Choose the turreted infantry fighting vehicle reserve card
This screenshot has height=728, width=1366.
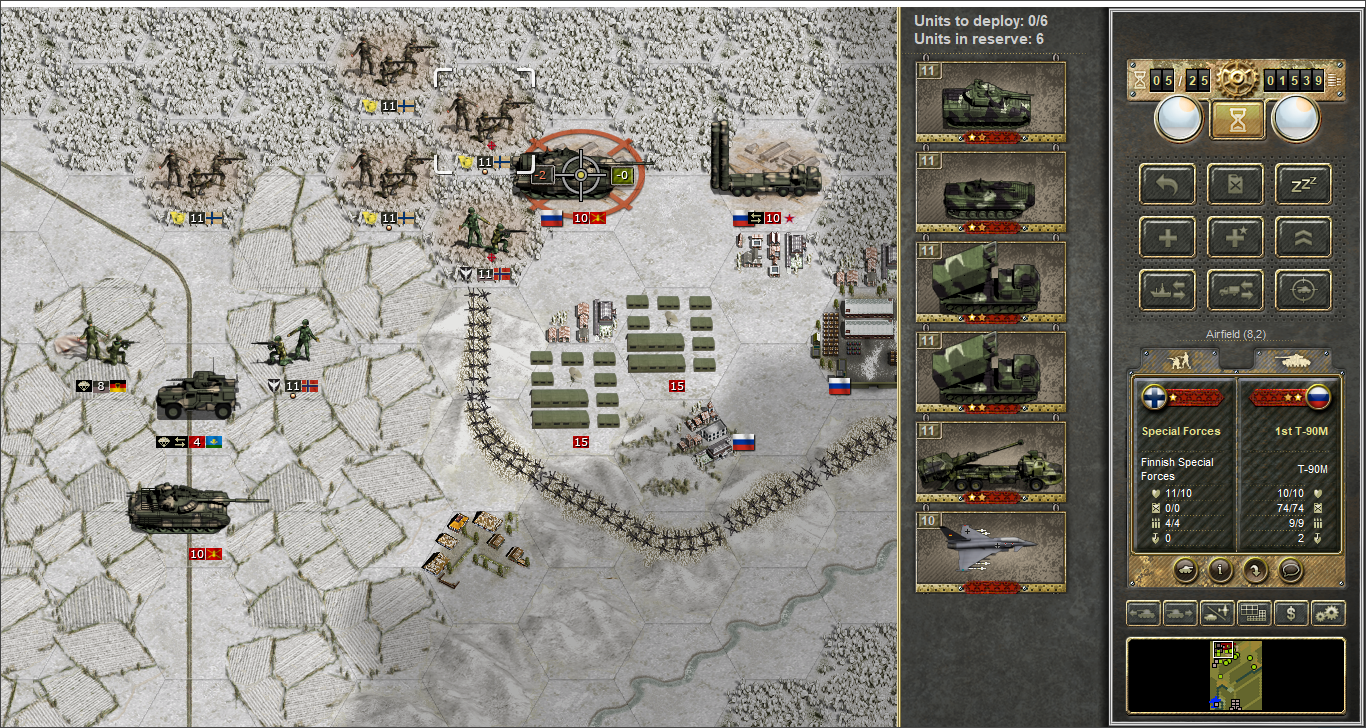(990, 102)
